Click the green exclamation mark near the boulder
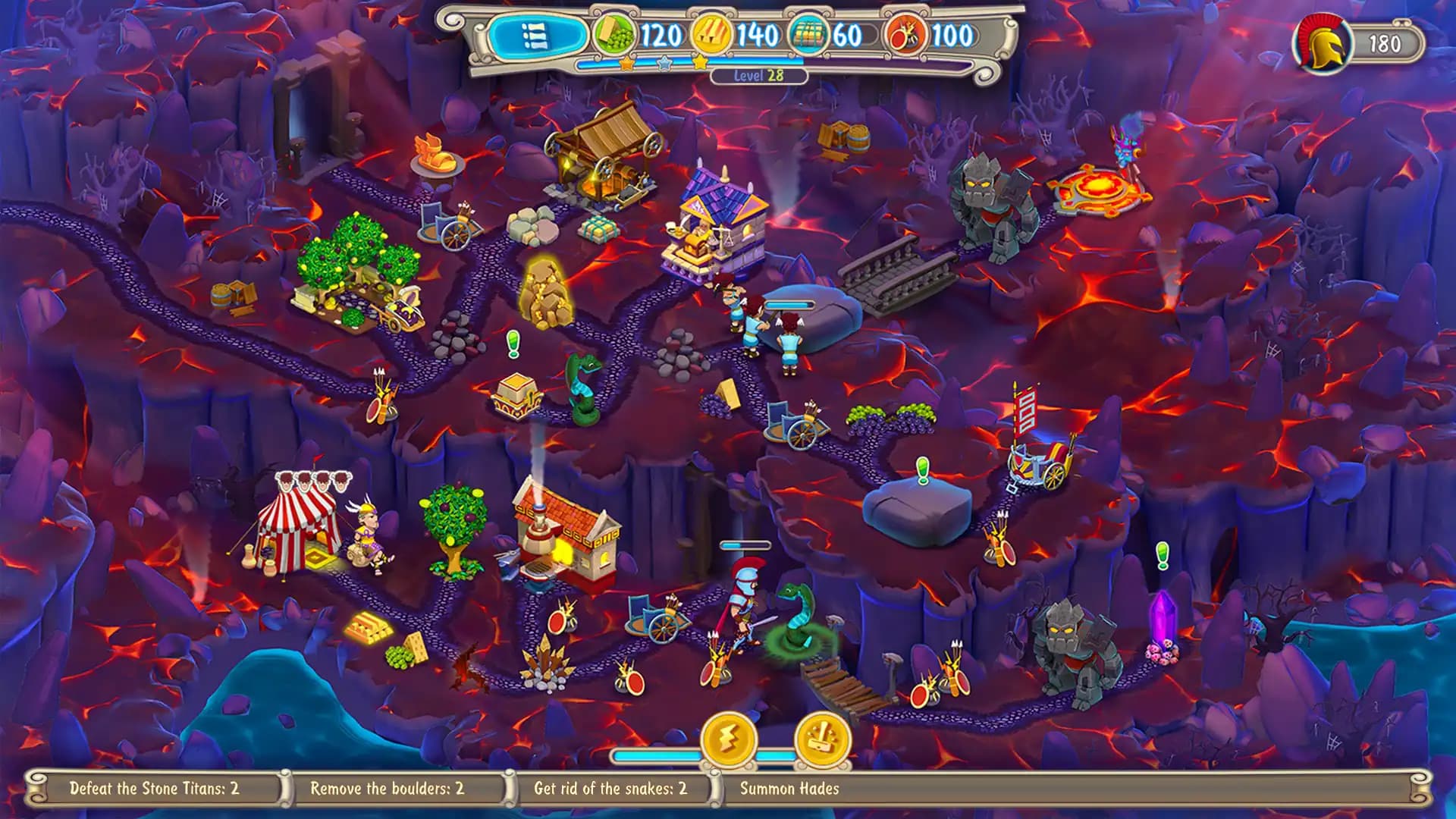Screen dimensions: 1456x819 (924, 469)
